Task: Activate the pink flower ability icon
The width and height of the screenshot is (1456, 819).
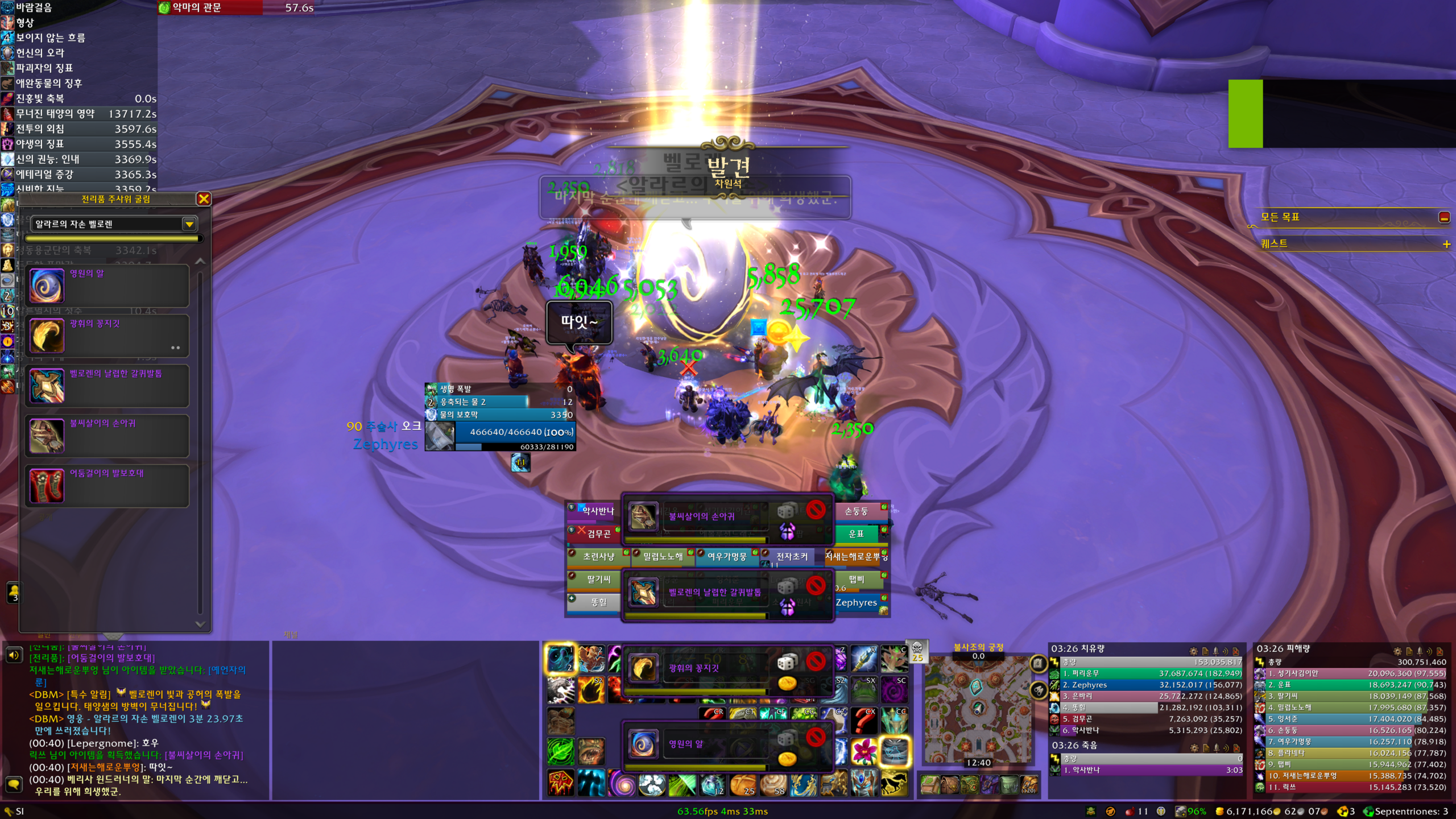Action: pos(864,752)
